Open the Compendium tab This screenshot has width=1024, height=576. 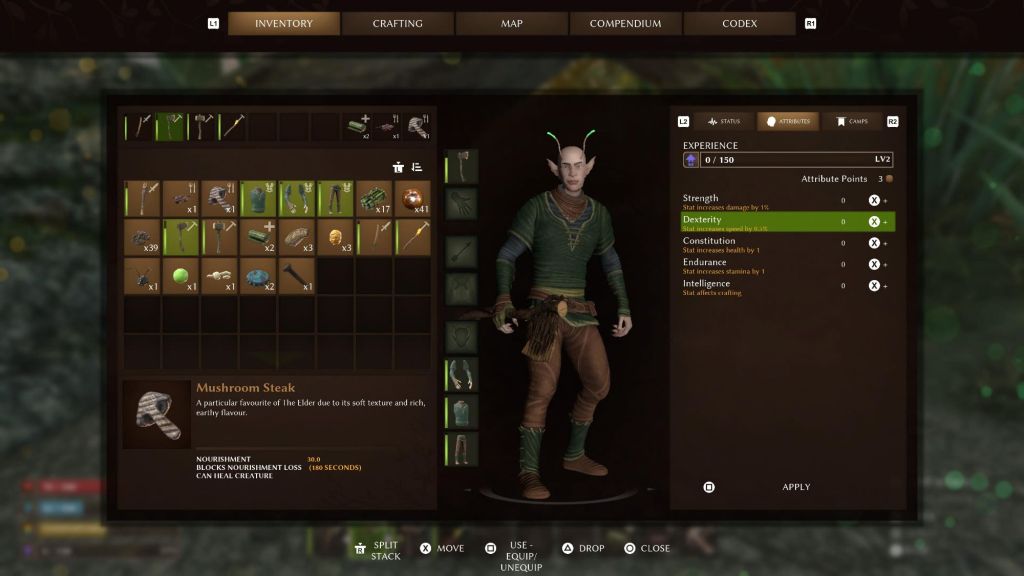pos(625,23)
